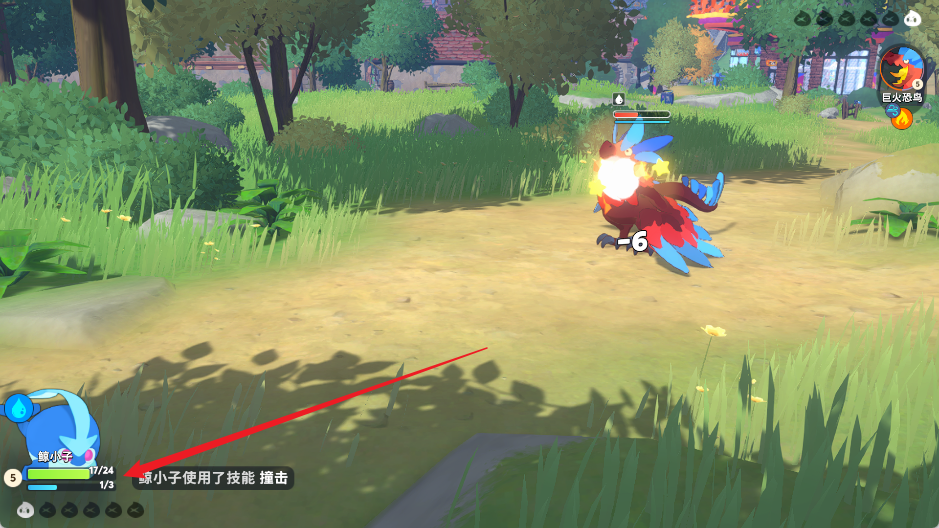
Task: Click the 鲸小子 skill message log
Action: (x=215, y=479)
